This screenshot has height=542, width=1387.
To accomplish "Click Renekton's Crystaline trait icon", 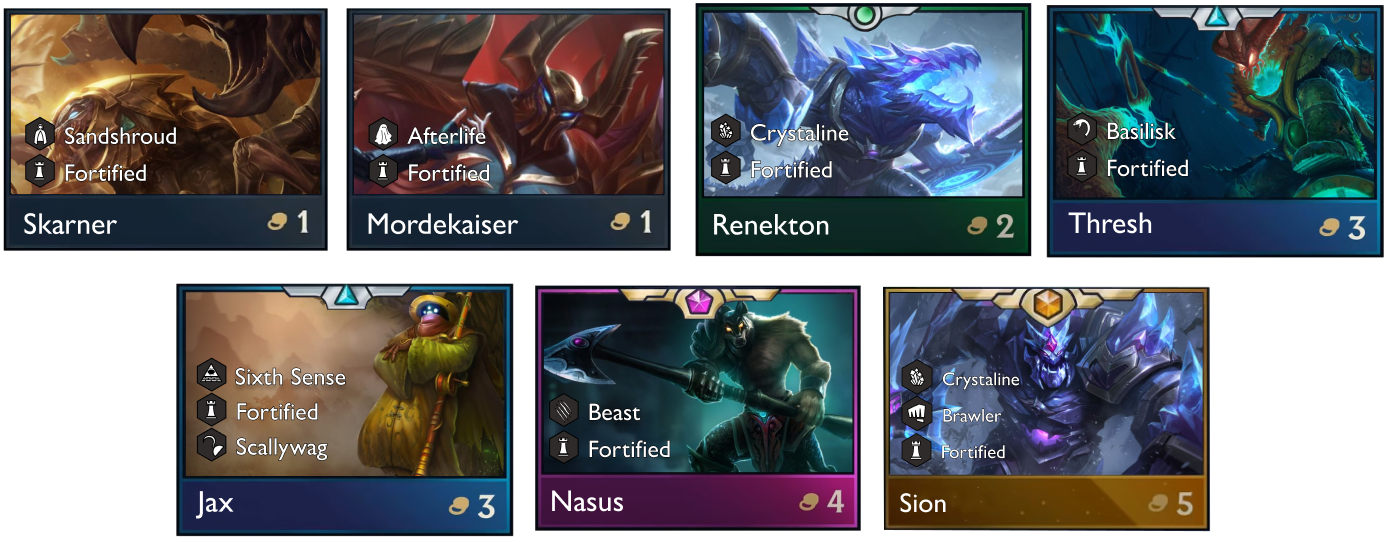I will coord(726,133).
